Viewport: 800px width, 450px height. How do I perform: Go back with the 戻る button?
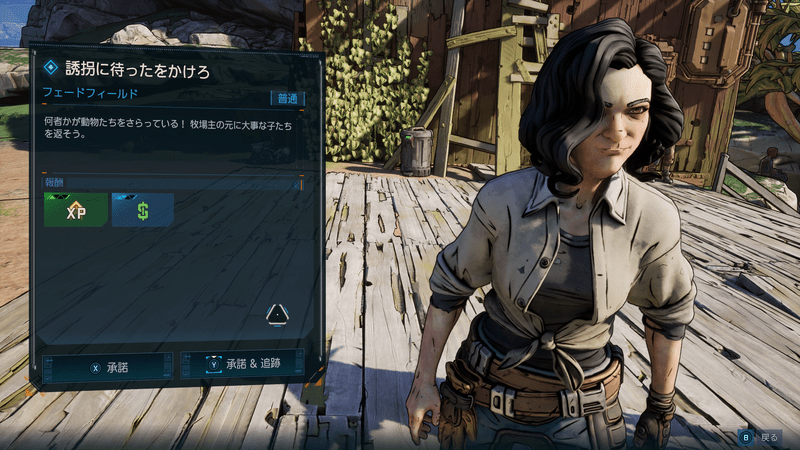click(x=761, y=437)
